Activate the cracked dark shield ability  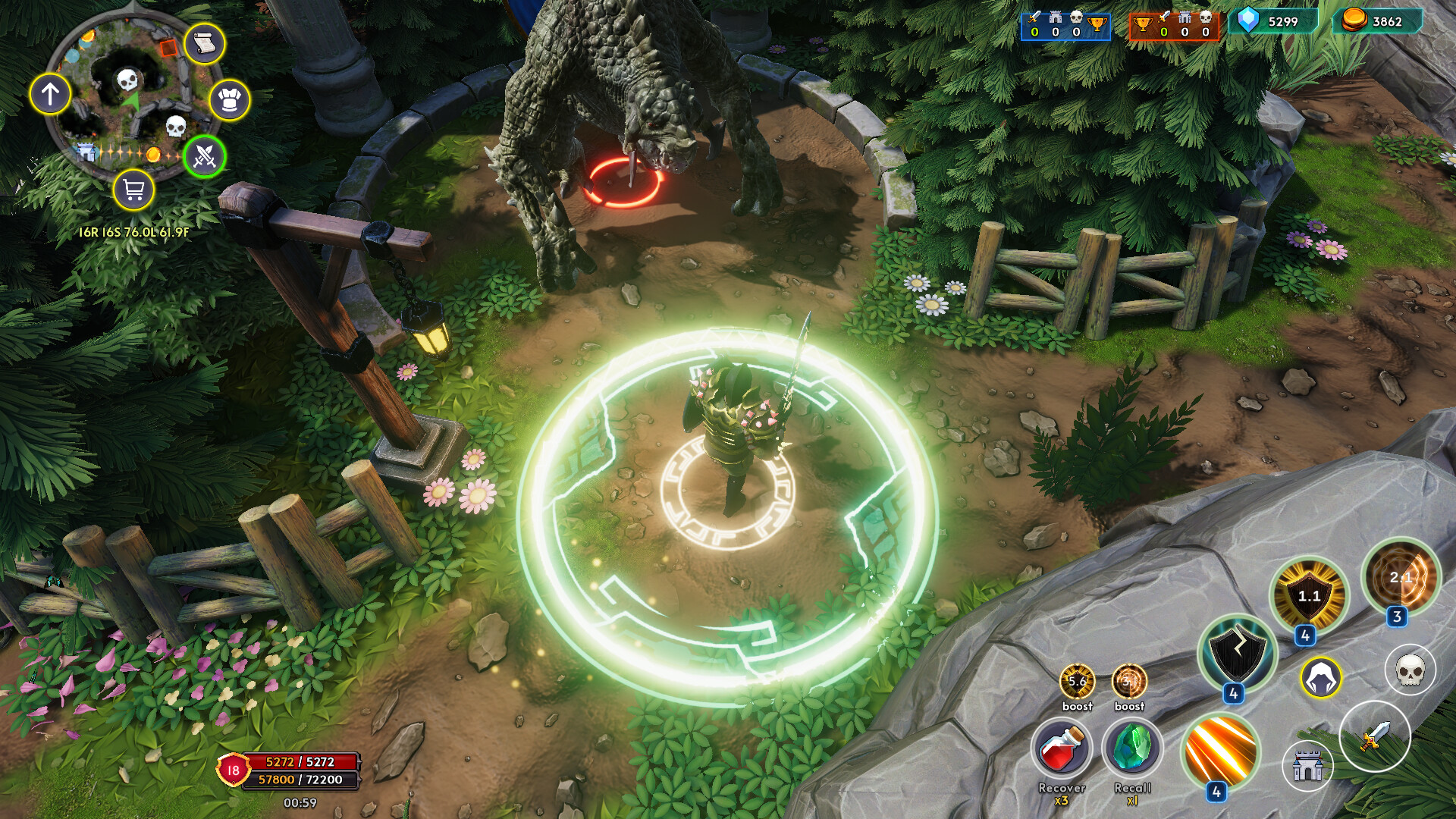tap(1237, 654)
